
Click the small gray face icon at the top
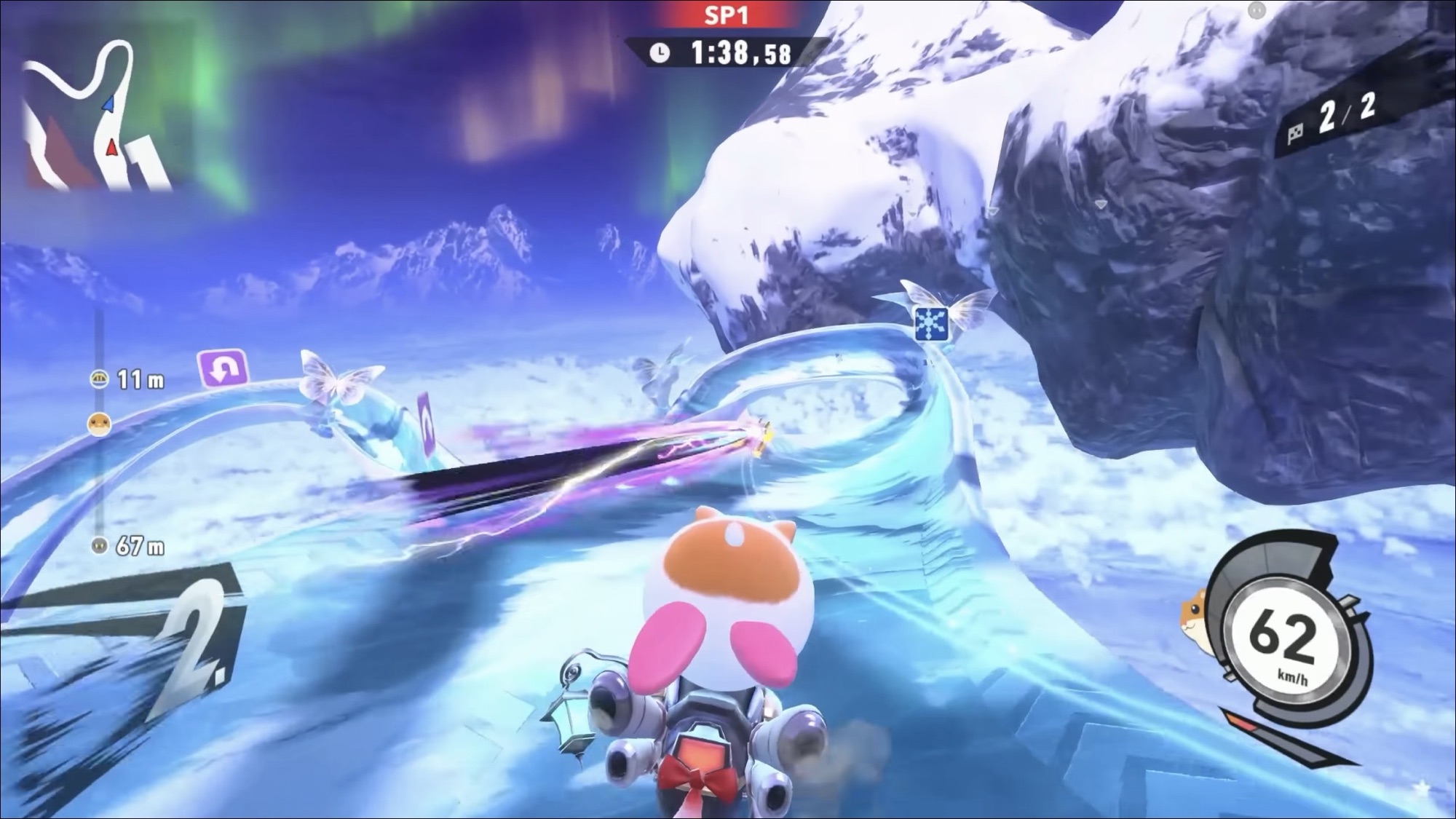[x=1257, y=10]
